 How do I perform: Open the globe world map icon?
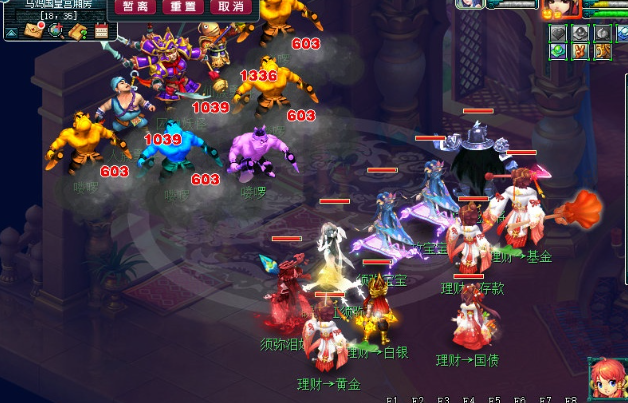pyautogui.click(x=55, y=30)
